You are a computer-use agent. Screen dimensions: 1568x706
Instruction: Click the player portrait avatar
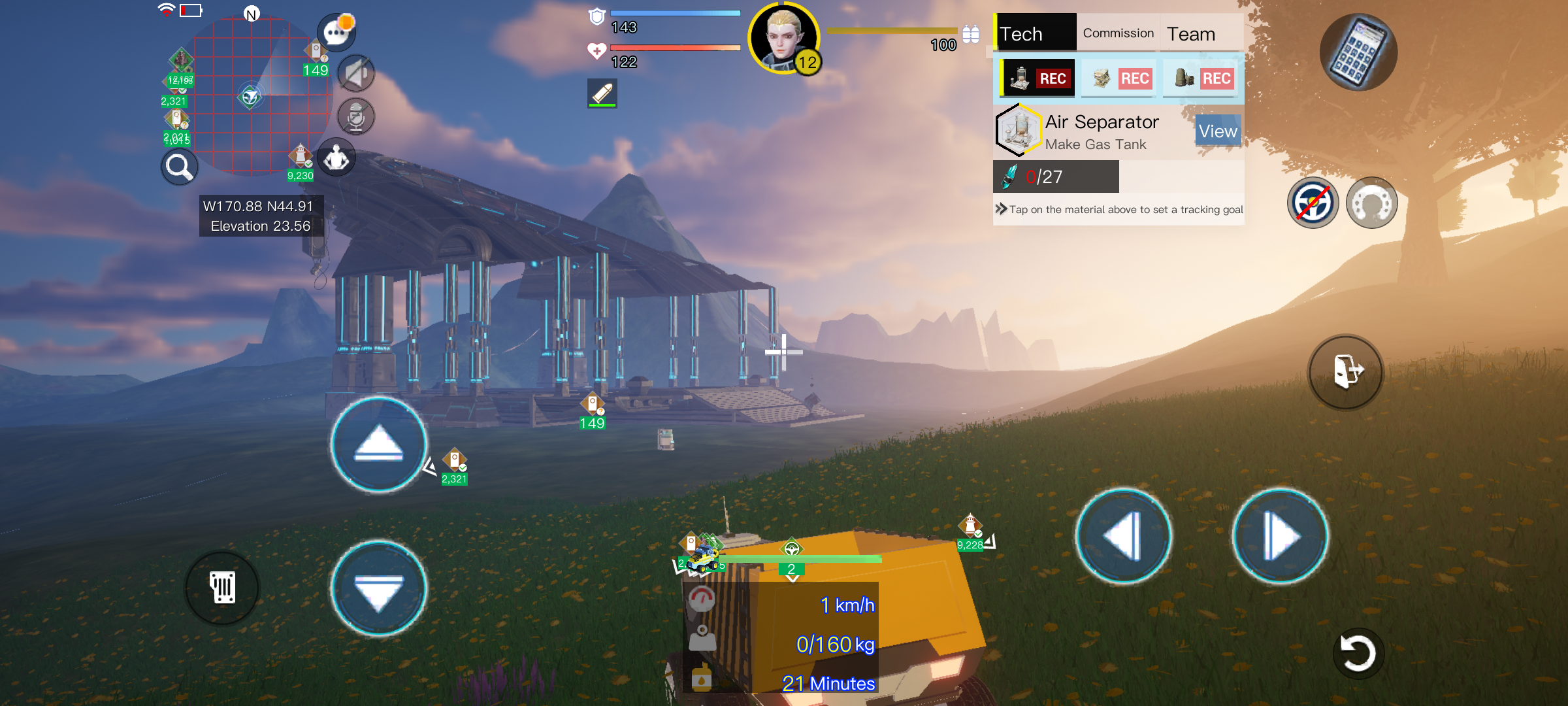click(x=783, y=38)
